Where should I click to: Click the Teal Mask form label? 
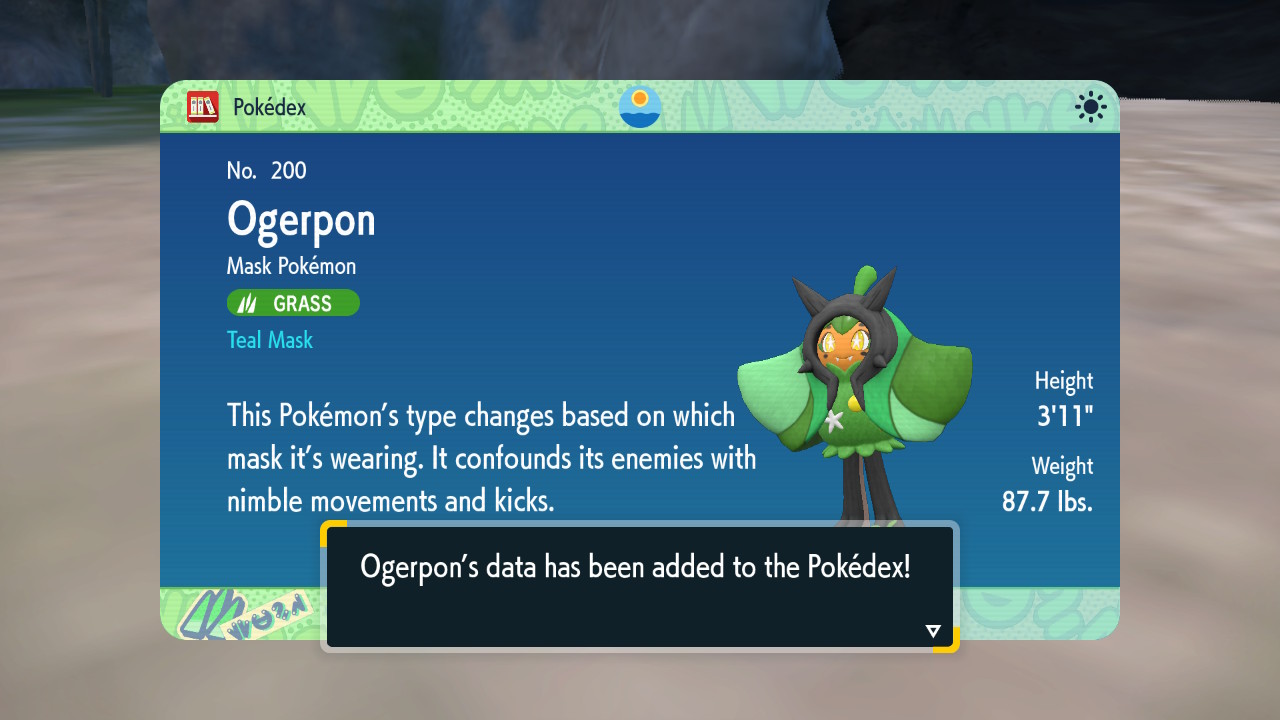click(270, 340)
